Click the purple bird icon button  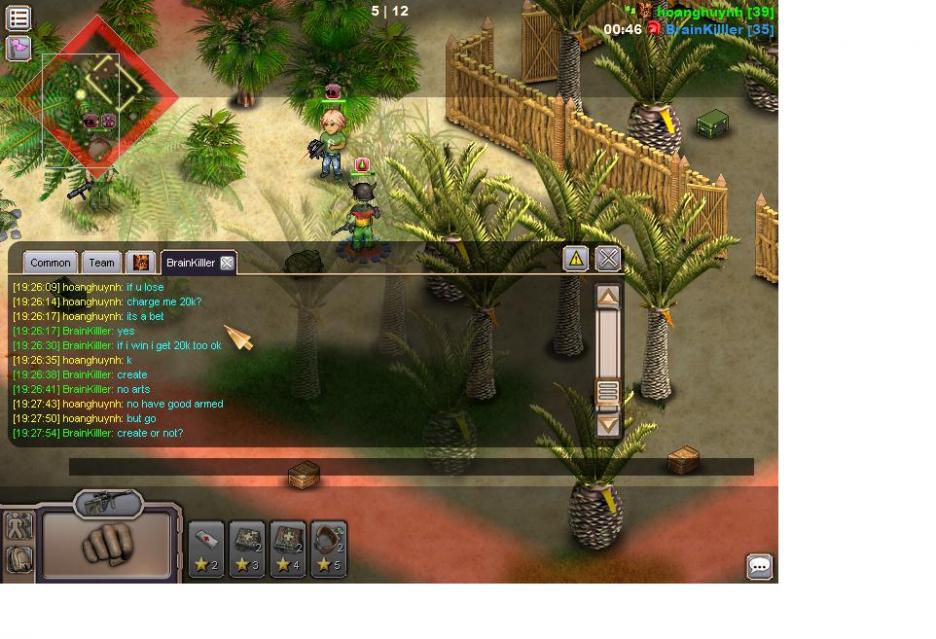[18, 47]
